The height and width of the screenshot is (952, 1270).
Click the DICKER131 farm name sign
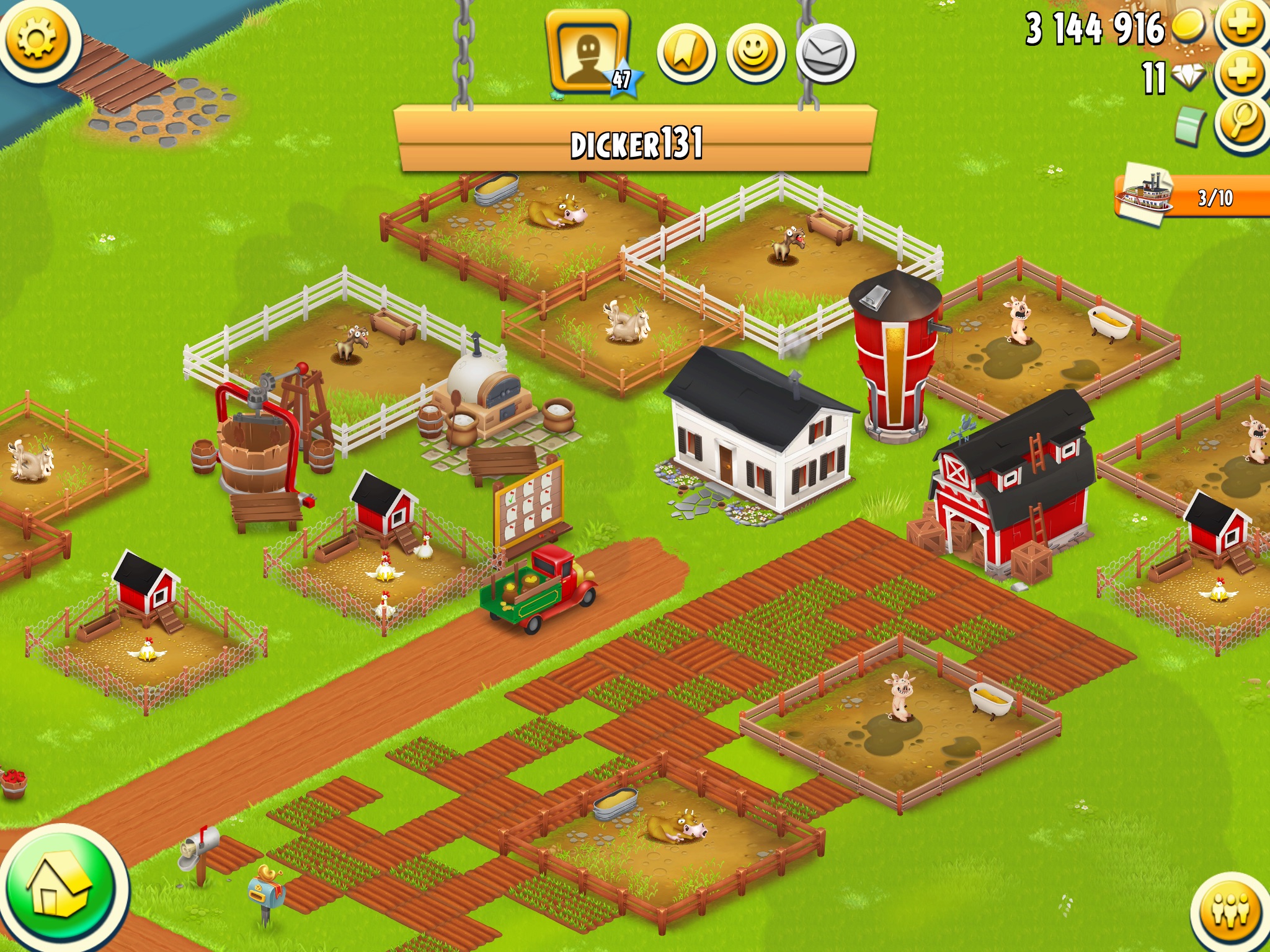click(636, 143)
